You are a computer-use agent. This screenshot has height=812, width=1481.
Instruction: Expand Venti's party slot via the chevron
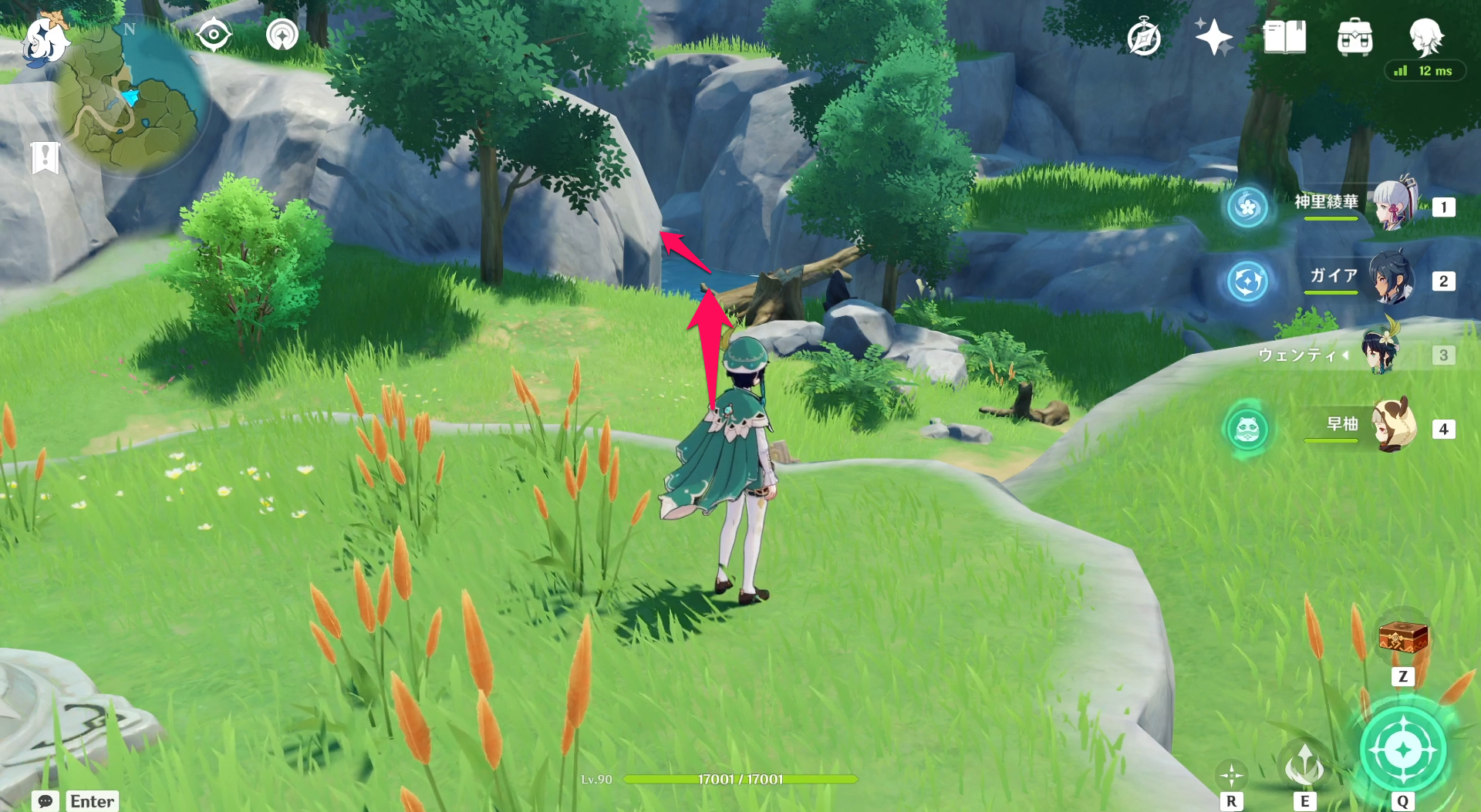[1347, 355]
